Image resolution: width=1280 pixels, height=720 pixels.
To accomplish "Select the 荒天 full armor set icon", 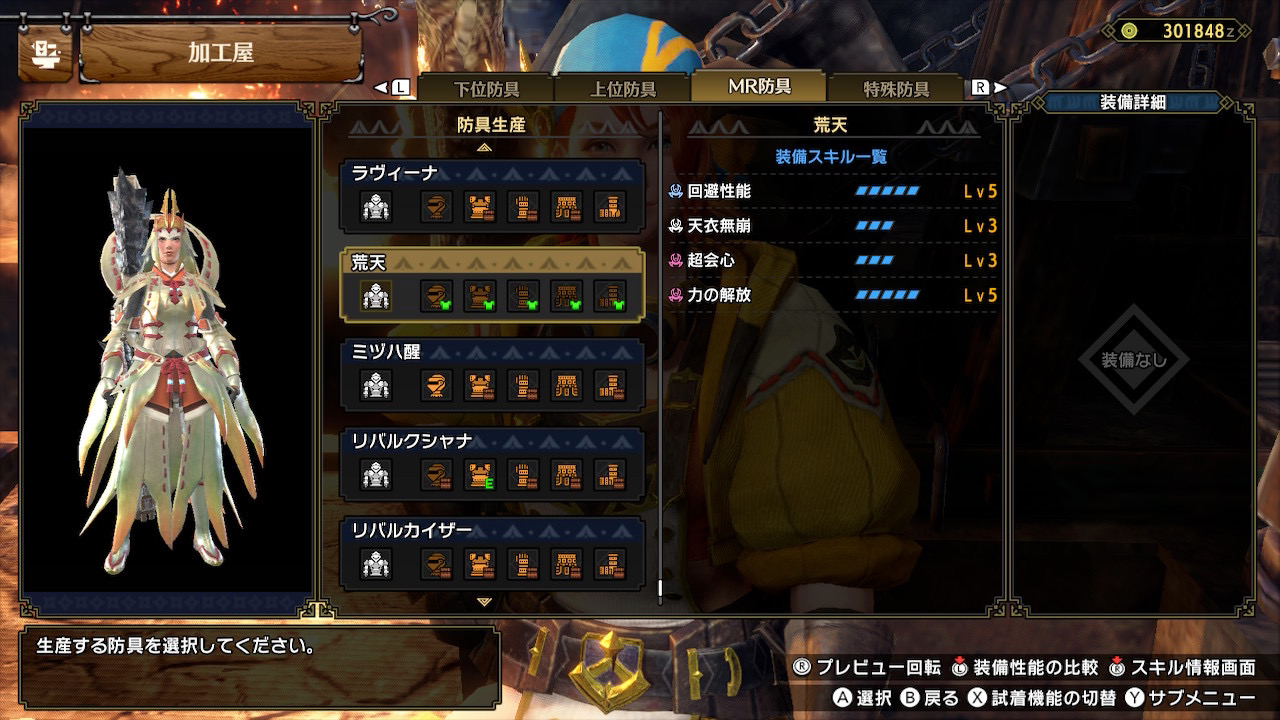I will 376,296.
